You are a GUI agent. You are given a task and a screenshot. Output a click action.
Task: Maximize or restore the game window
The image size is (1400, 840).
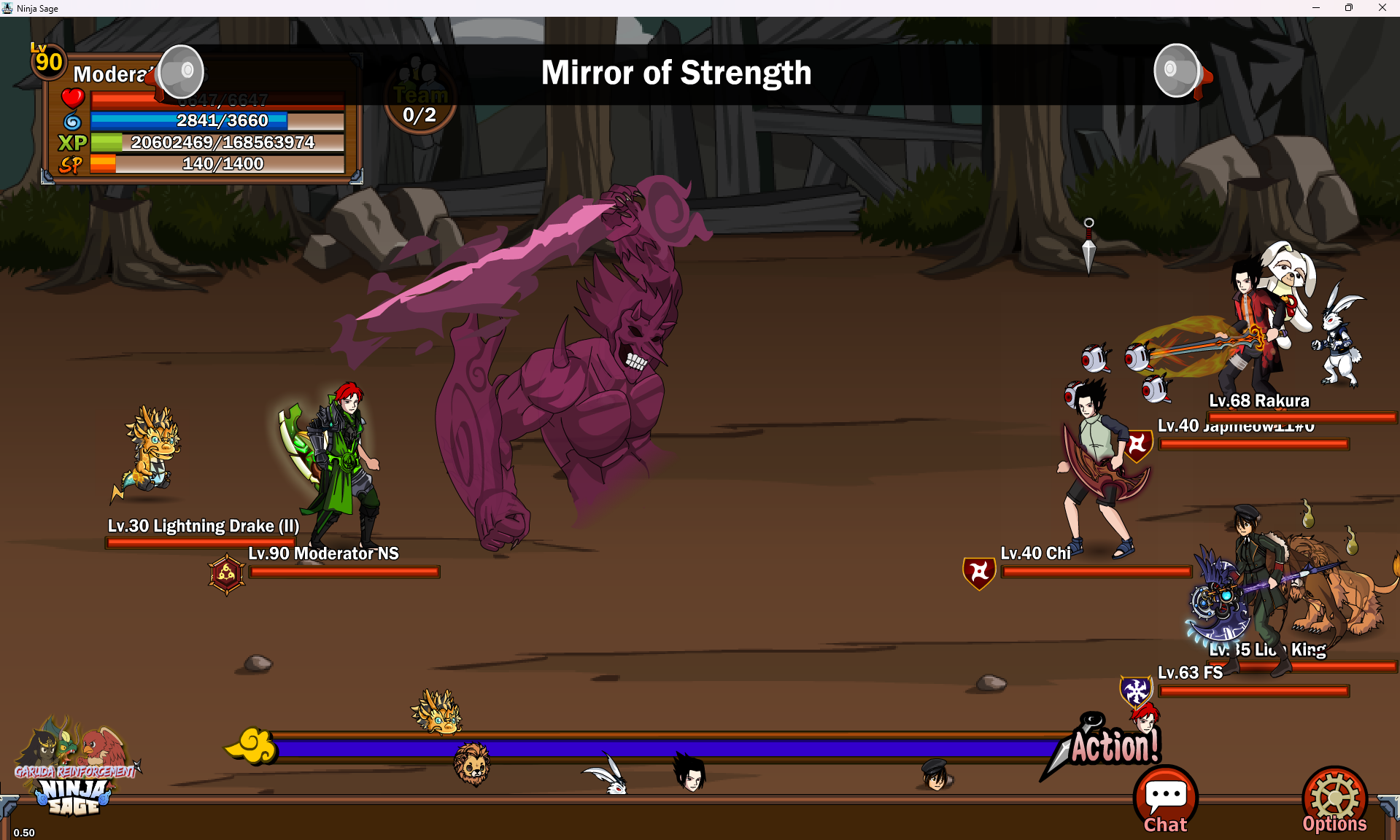[1349, 8]
